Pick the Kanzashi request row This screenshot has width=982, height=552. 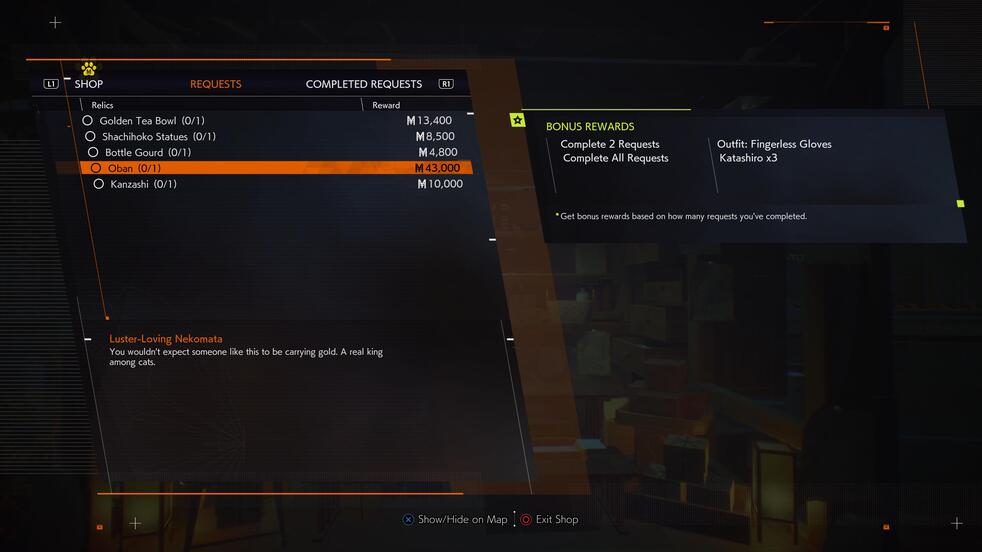143,184
